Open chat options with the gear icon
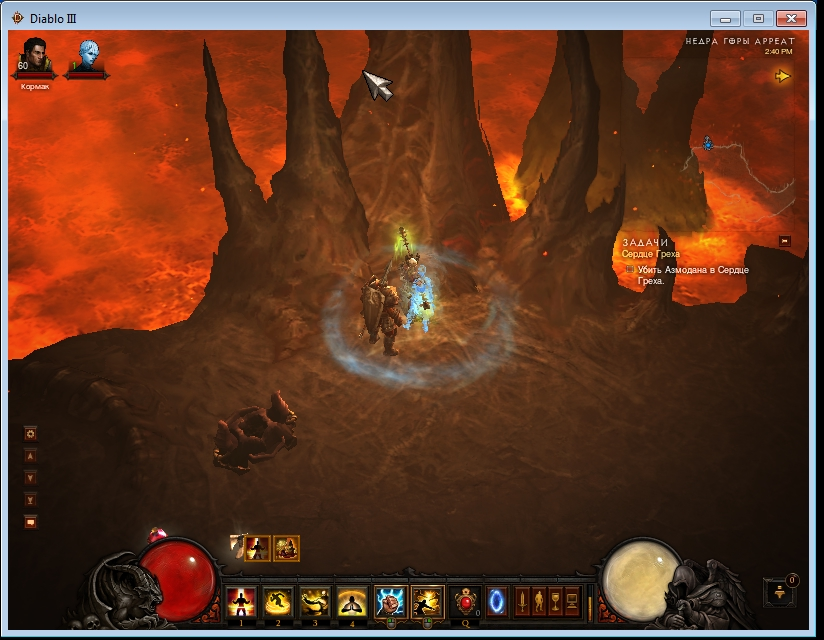The width and height of the screenshot is (824, 640). (31, 434)
